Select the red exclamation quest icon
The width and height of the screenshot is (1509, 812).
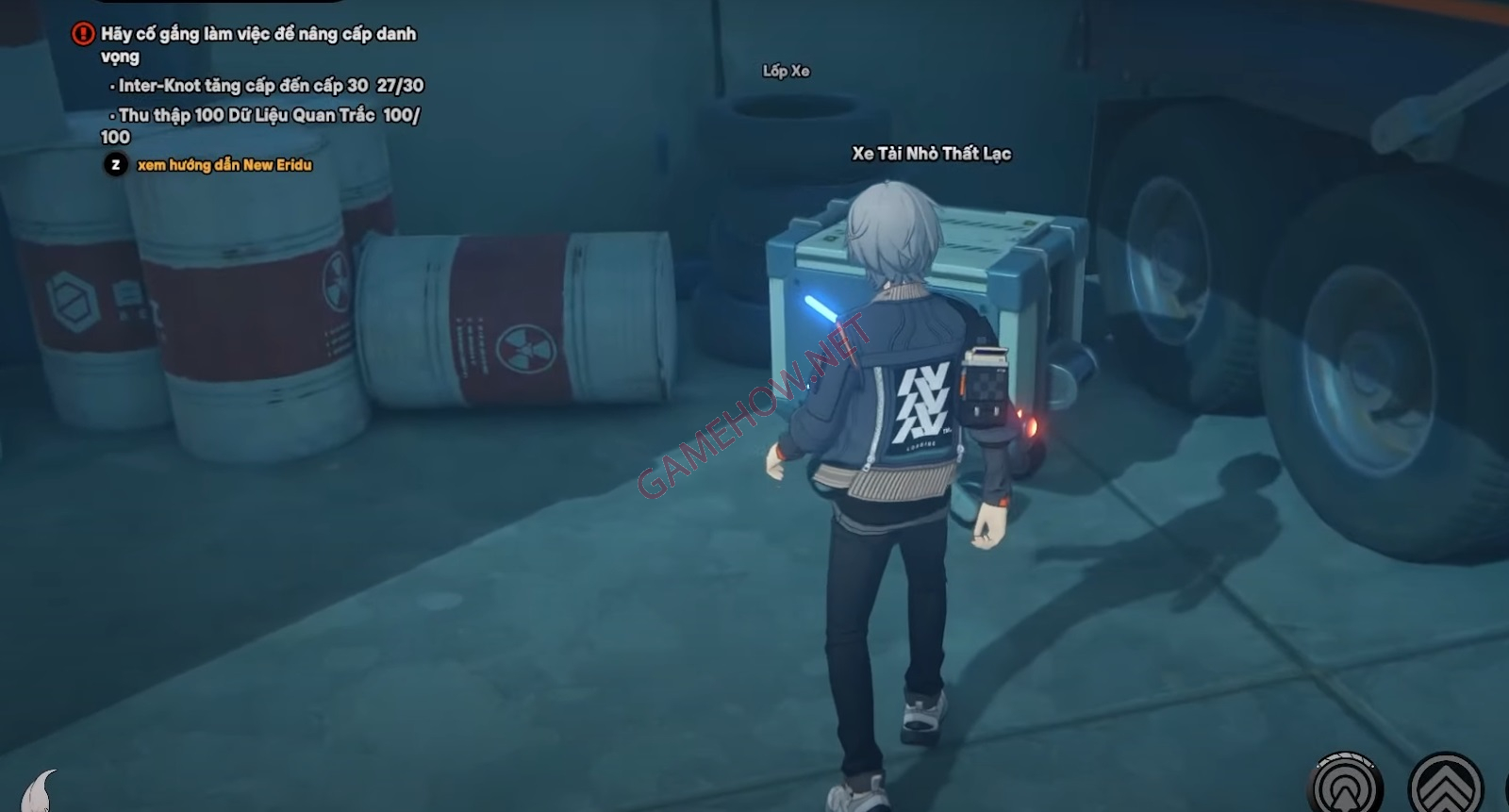[83, 34]
